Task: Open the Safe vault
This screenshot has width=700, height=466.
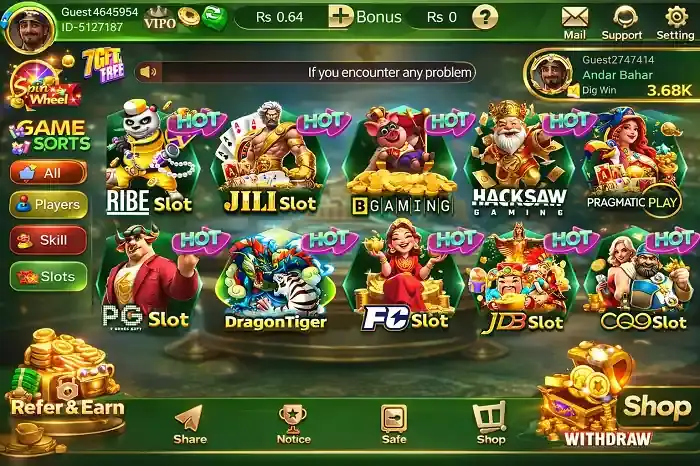Action: [x=394, y=424]
